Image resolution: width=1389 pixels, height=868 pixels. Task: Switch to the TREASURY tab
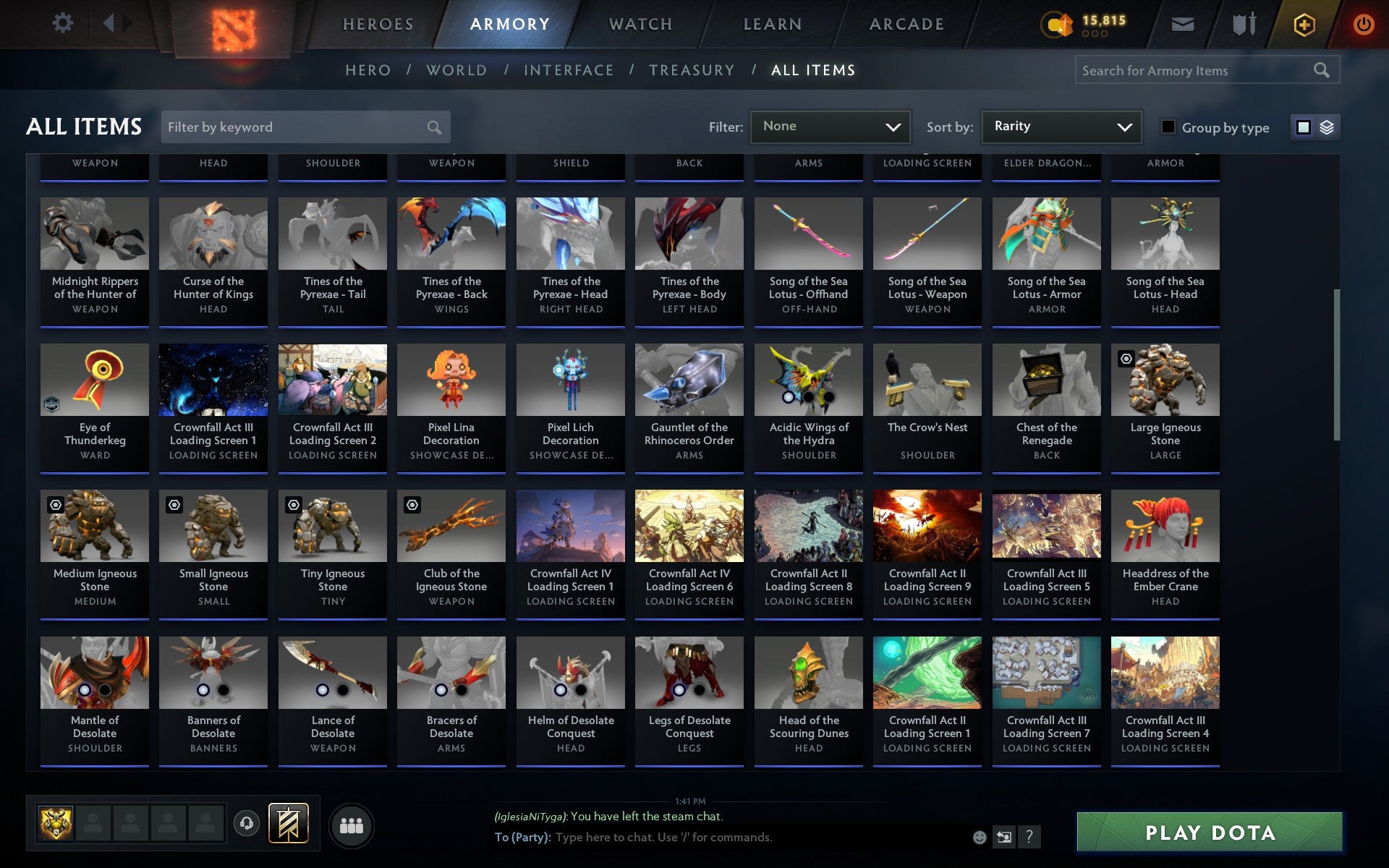point(692,69)
